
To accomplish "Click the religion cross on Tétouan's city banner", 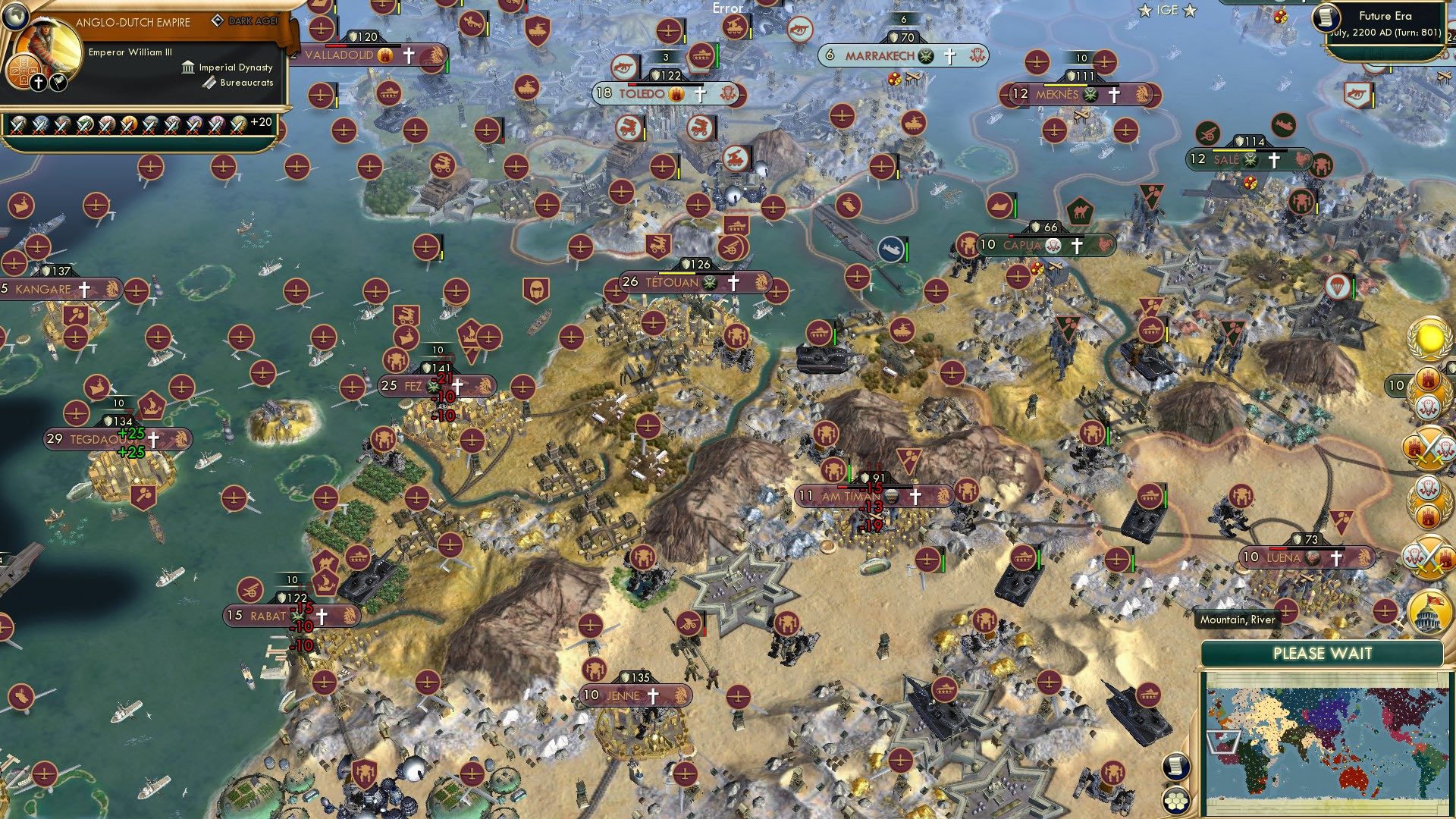I will coord(733,283).
